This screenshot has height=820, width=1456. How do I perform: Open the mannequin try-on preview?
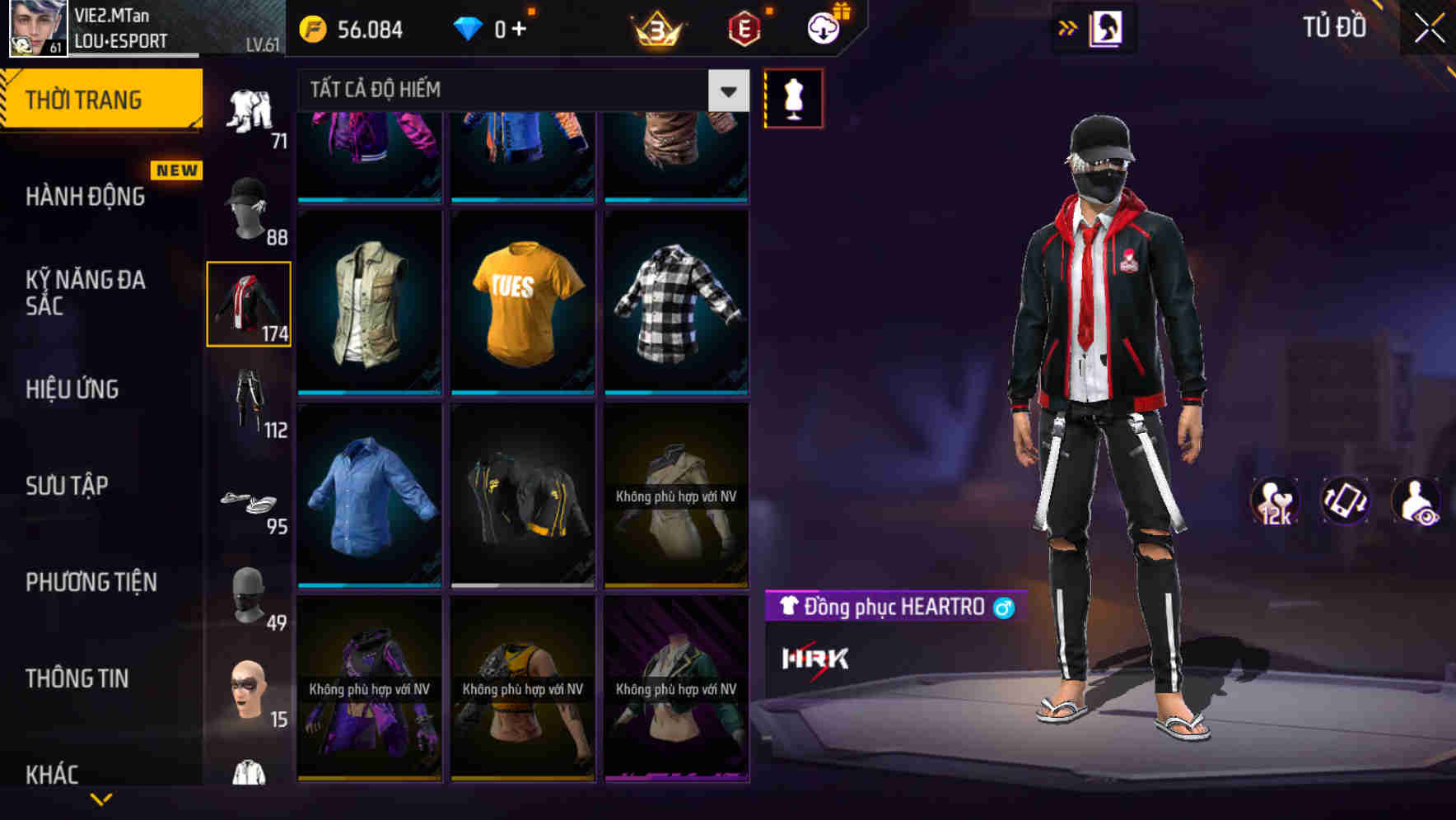coord(793,97)
